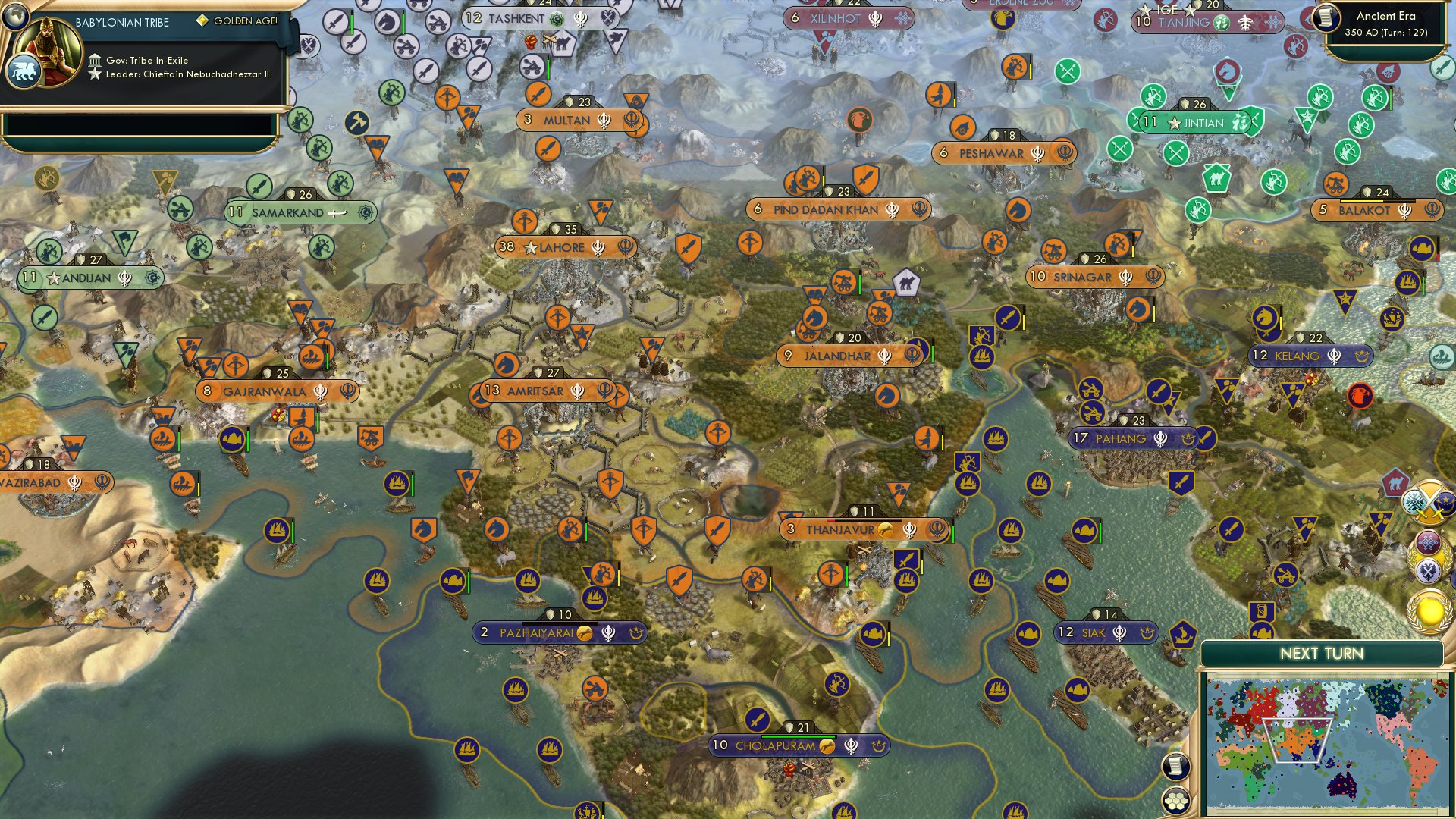Toggle the Golden Age indicator in the banner
Screen dimensions: 1456x819
(x=202, y=20)
